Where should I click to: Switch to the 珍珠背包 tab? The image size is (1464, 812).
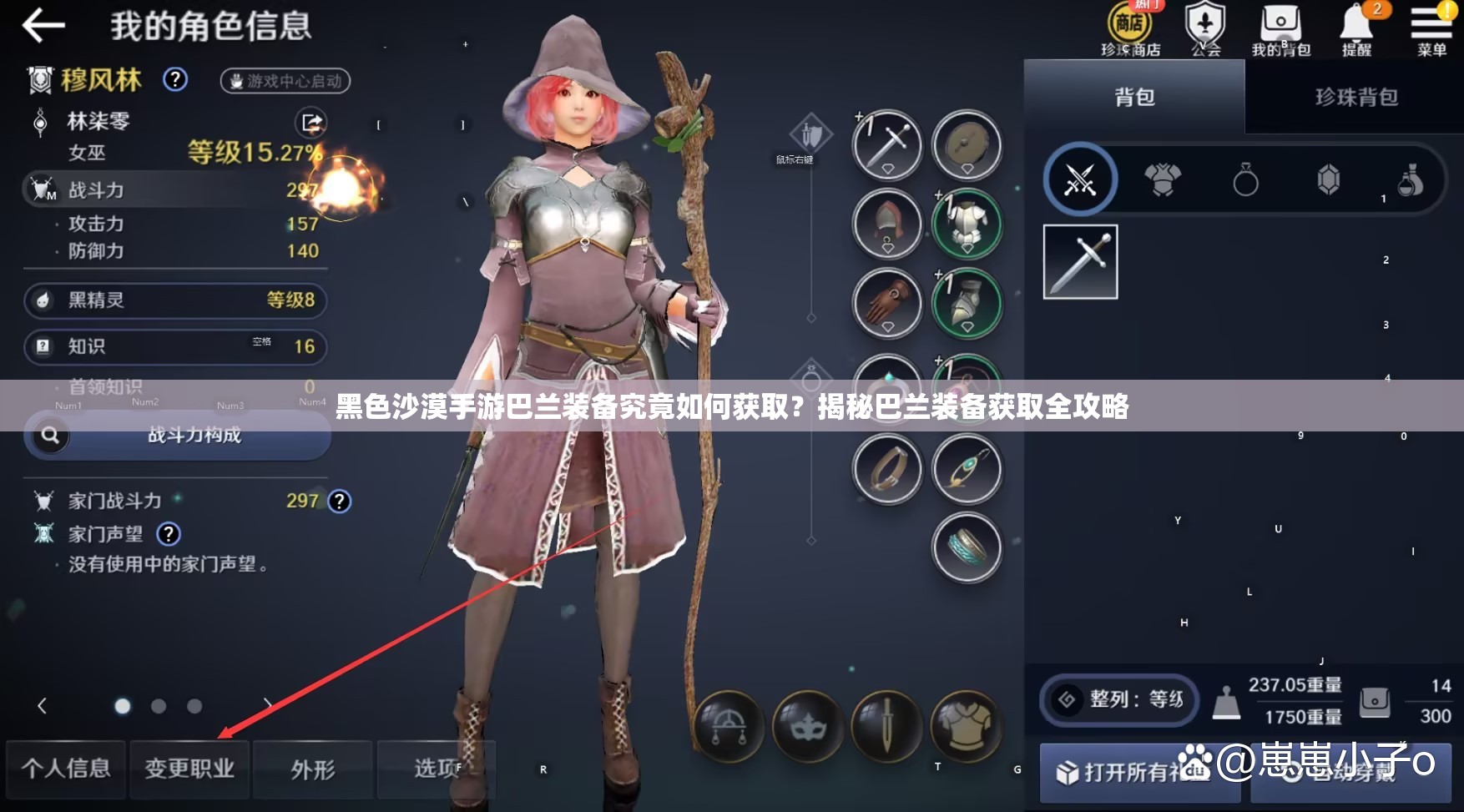[1352, 97]
